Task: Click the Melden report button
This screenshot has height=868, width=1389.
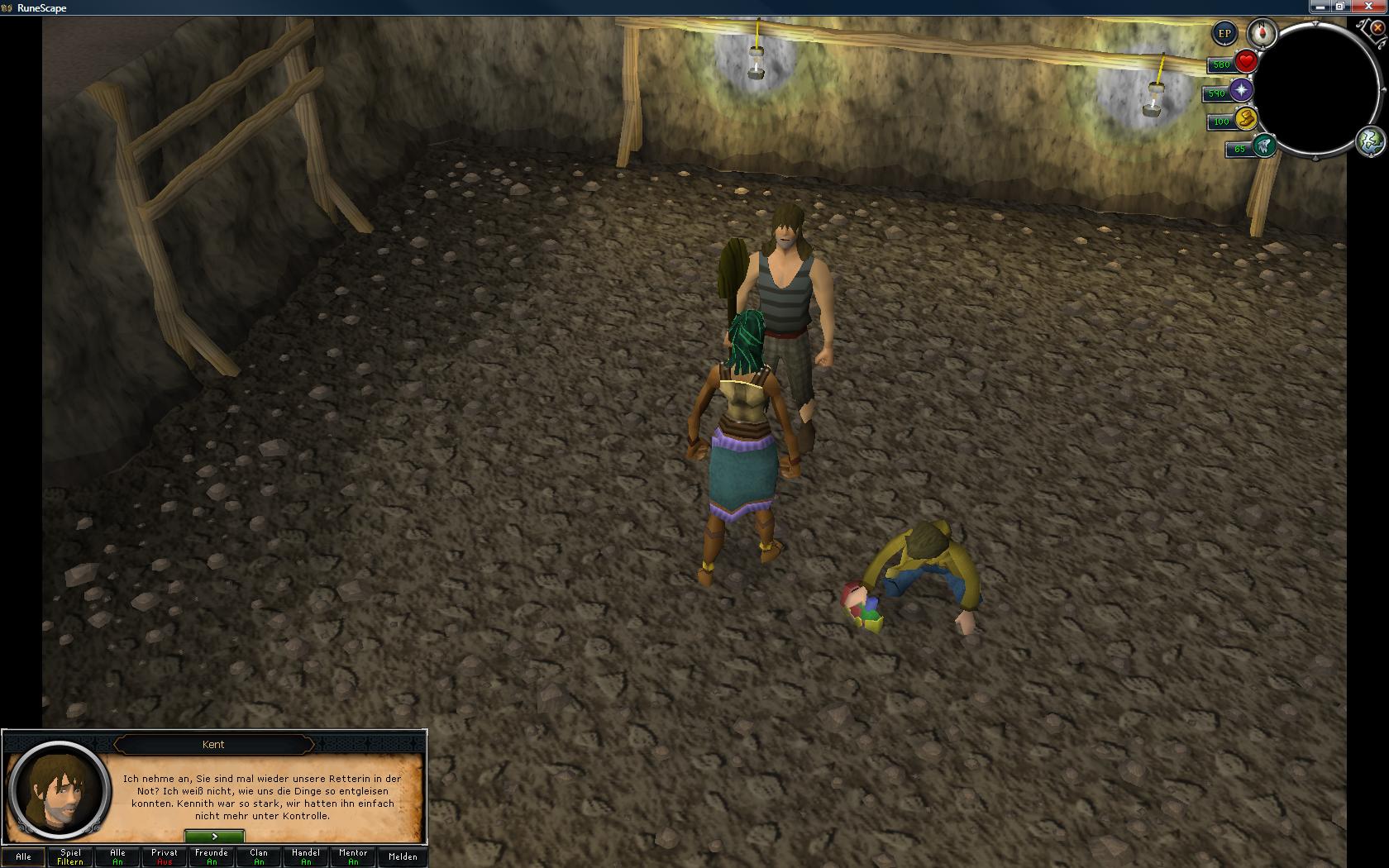Action: [x=403, y=856]
